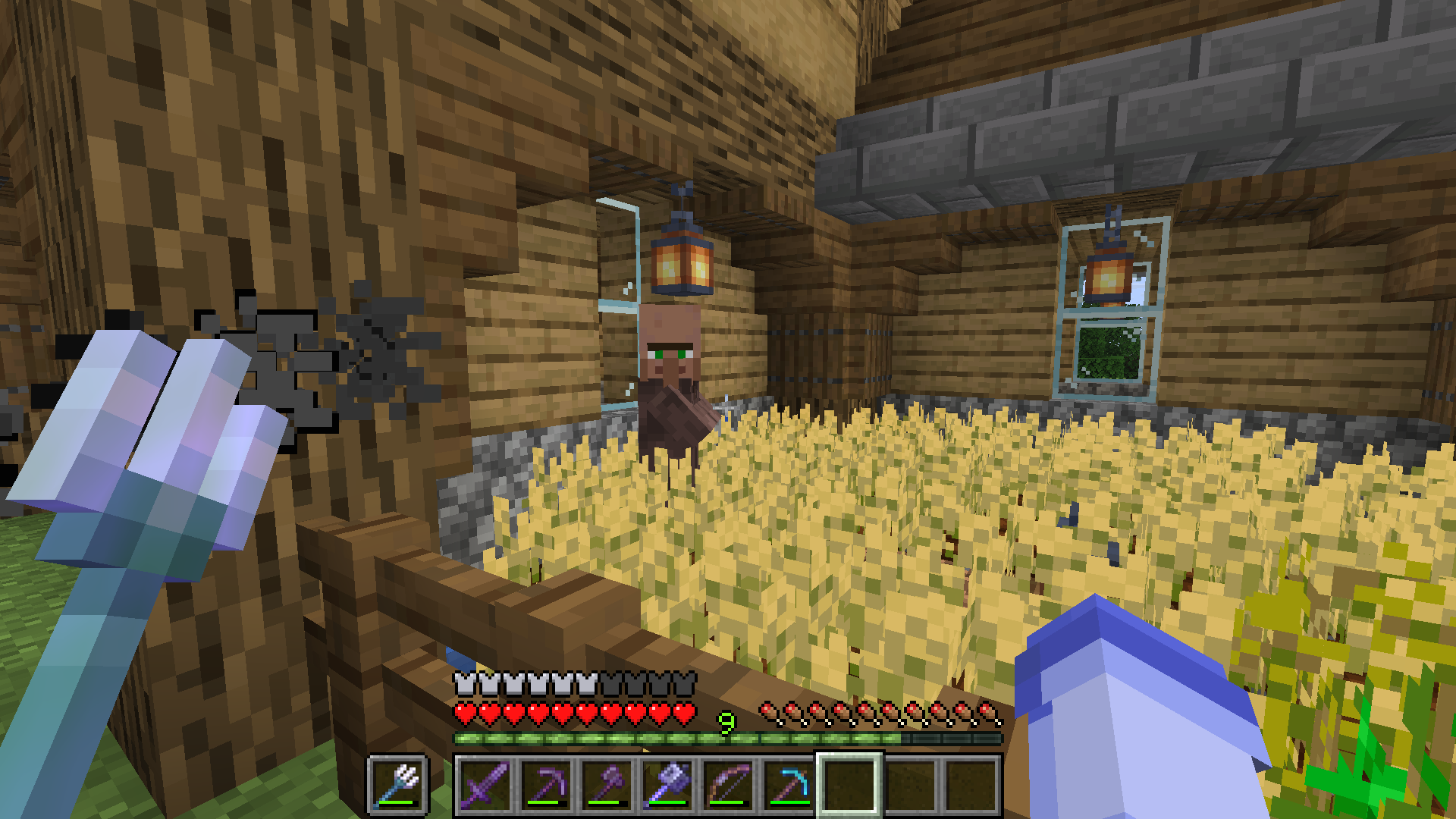Screen dimensions: 1456x819
Task: Click the trident offhand slot
Action: coord(398,785)
